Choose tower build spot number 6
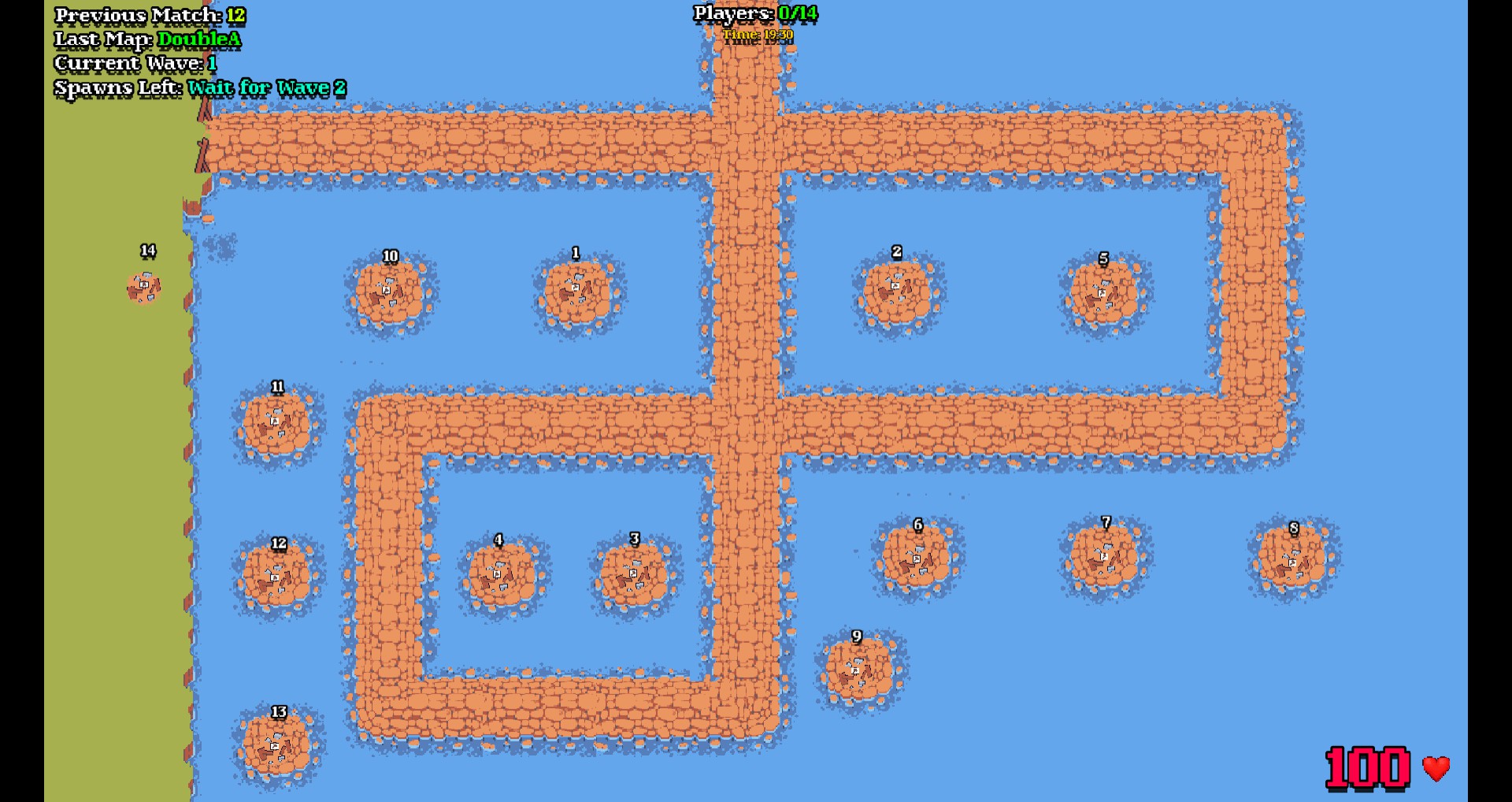The image size is (1512, 802). [x=917, y=559]
